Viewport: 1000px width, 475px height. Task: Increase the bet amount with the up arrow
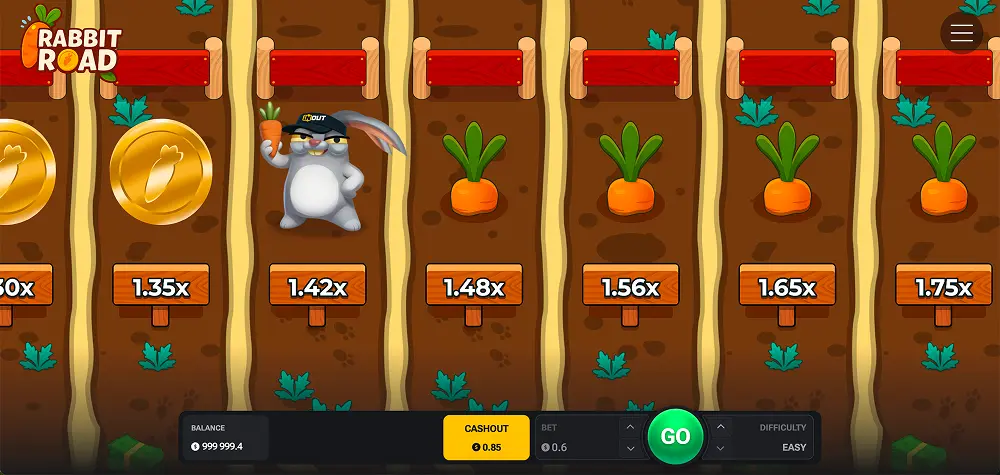click(x=629, y=427)
